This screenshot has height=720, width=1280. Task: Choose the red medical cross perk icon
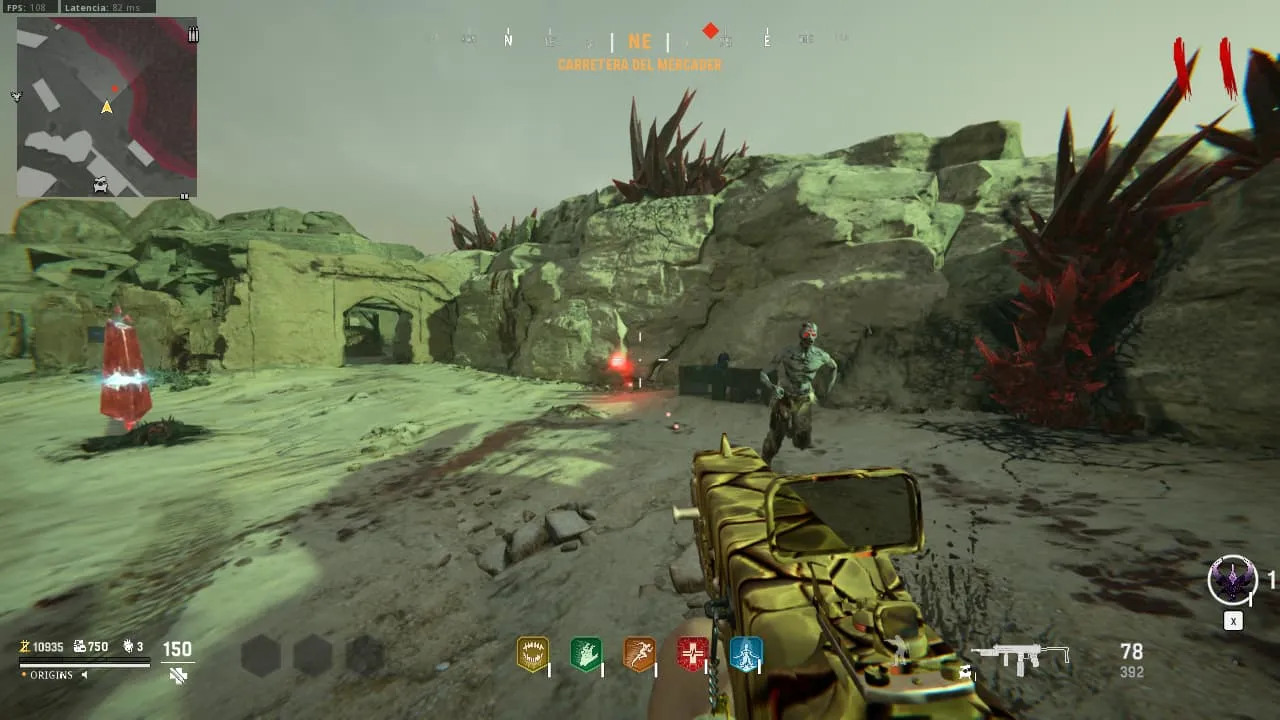coord(692,654)
